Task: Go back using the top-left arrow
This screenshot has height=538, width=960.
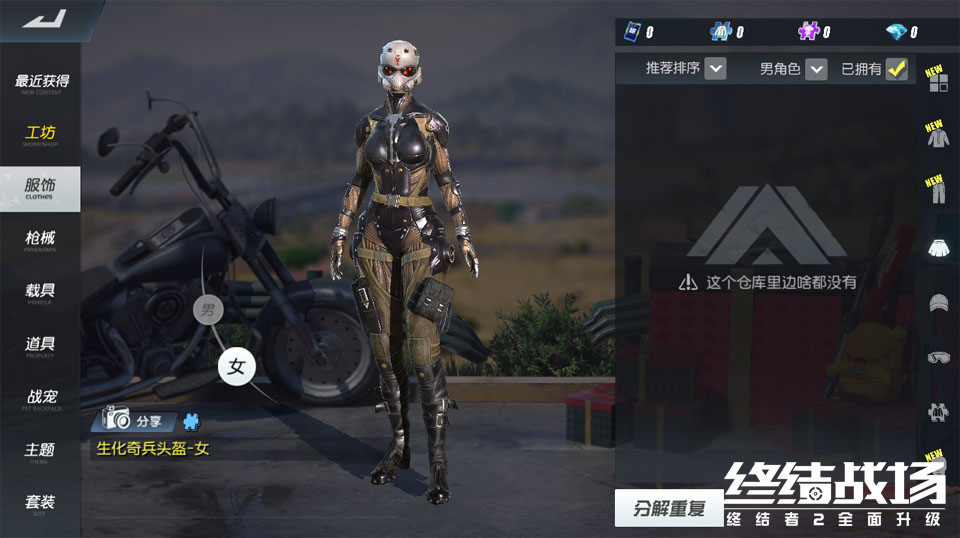Action: pyautogui.click(x=43, y=18)
